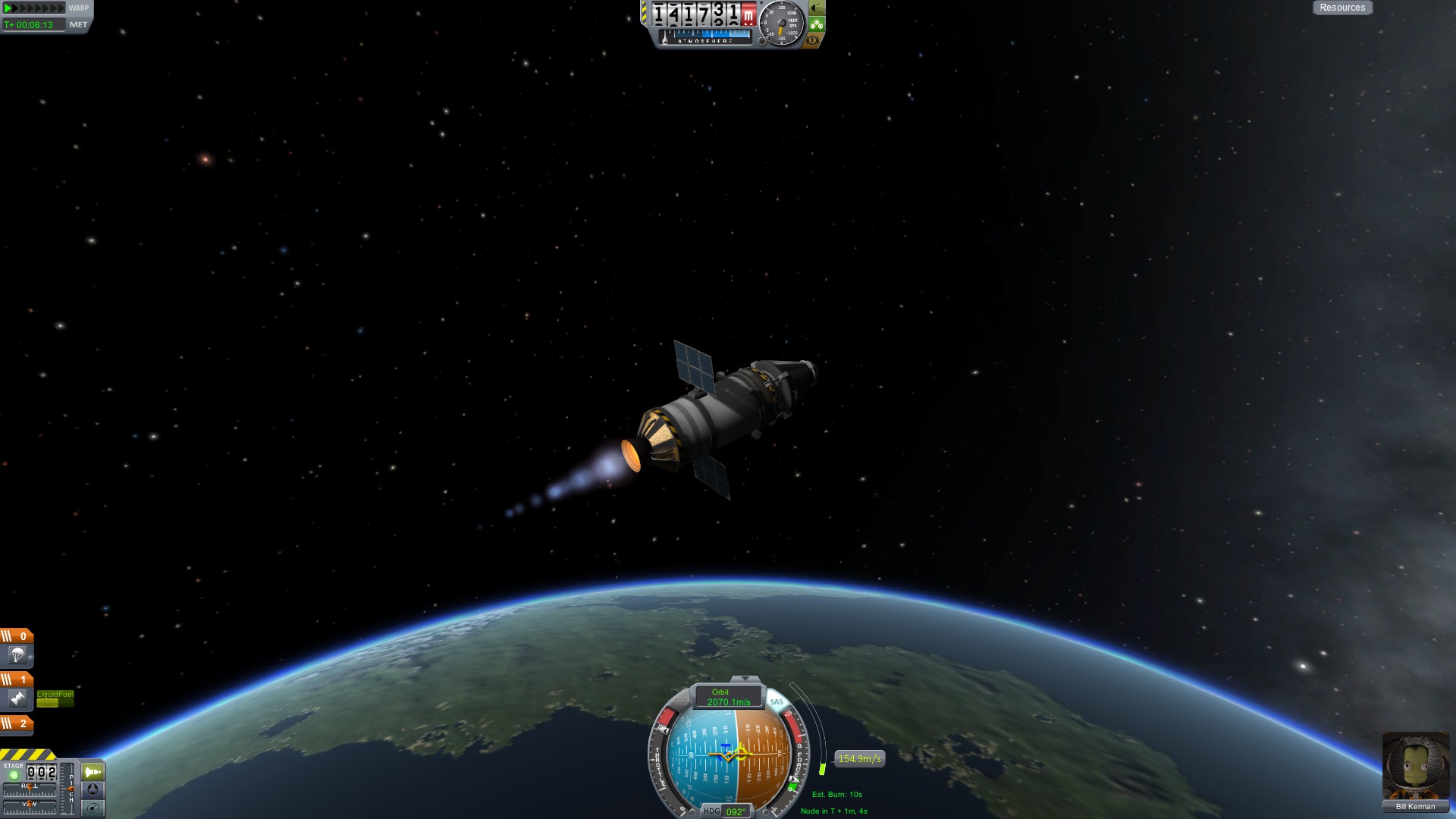1456x819 pixels.
Task: Click the Orbit speed readout to switch mode
Action: click(x=728, y=697)
